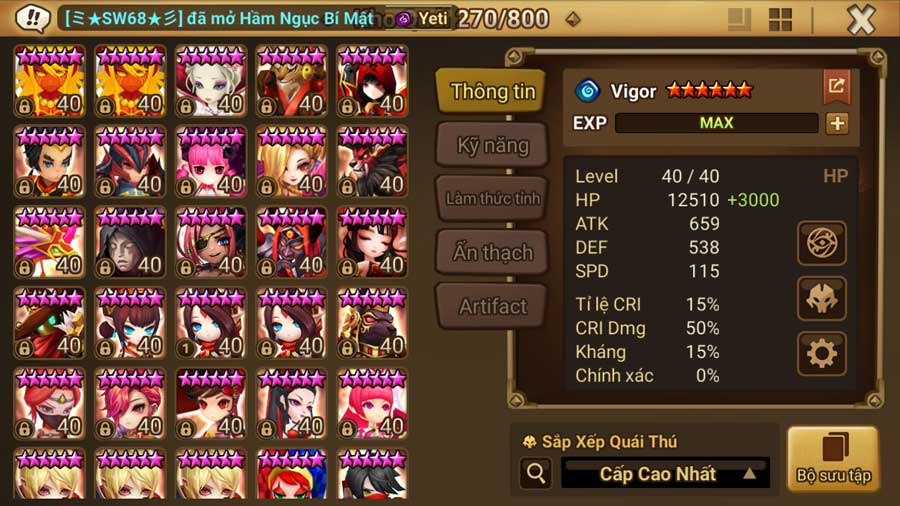This screenshot has width=900, height=506.
Task: Open the chat speech bubble icon
Action: [x=34, y=18]
